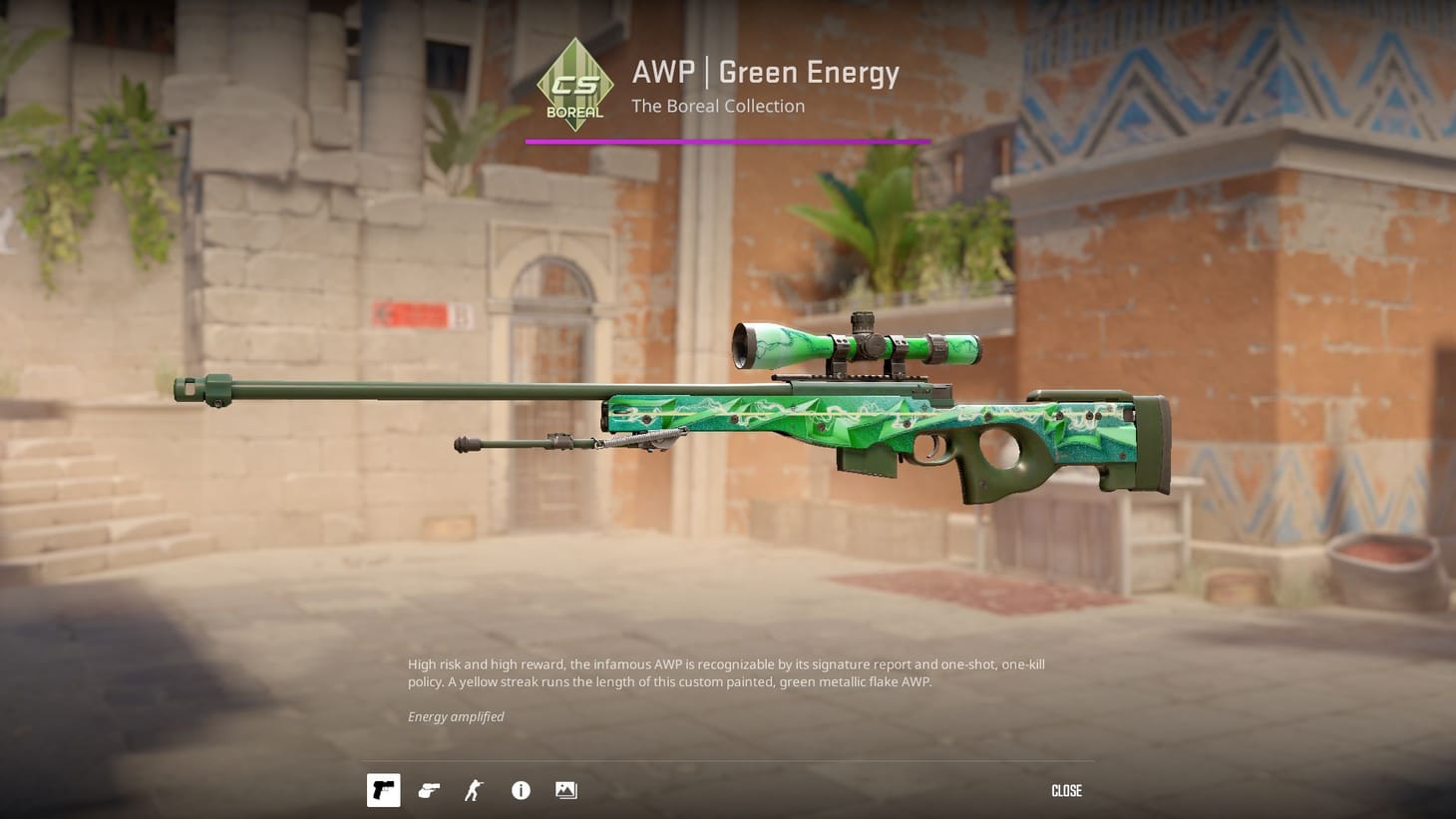
Task: Open the agent inspect view icon
Action: click(x=474, y=790)
